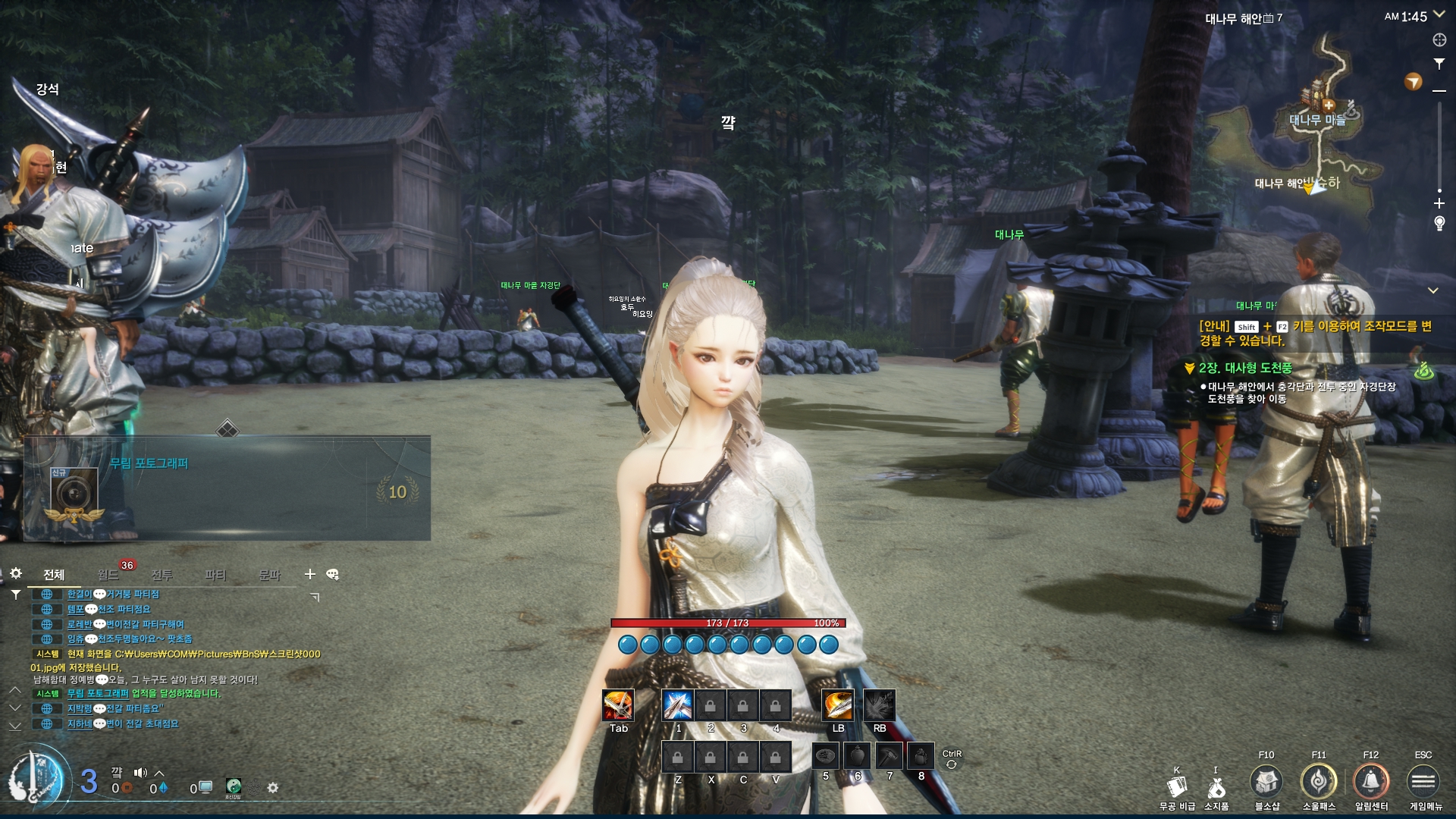Switch to the 전투 chat tab

pyautogui.click(x=162, y=575)
